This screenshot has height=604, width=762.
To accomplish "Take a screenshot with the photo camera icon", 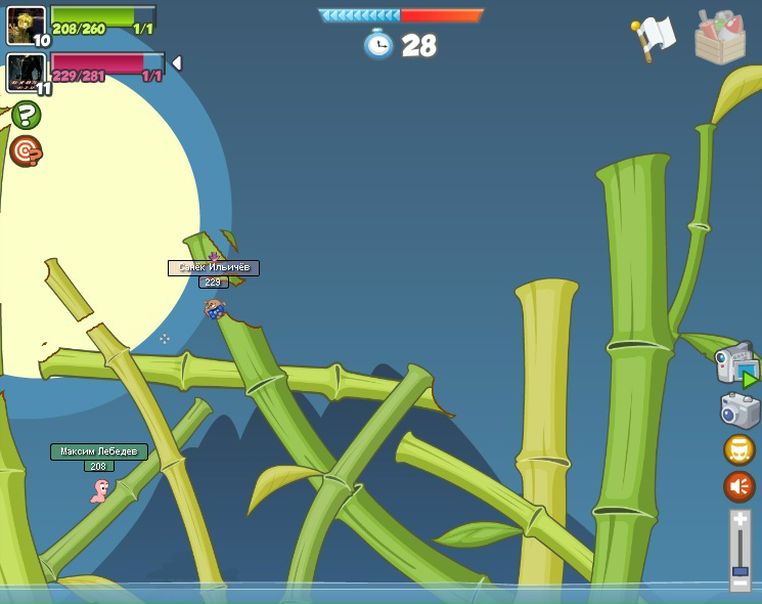I will coord(740,410).
